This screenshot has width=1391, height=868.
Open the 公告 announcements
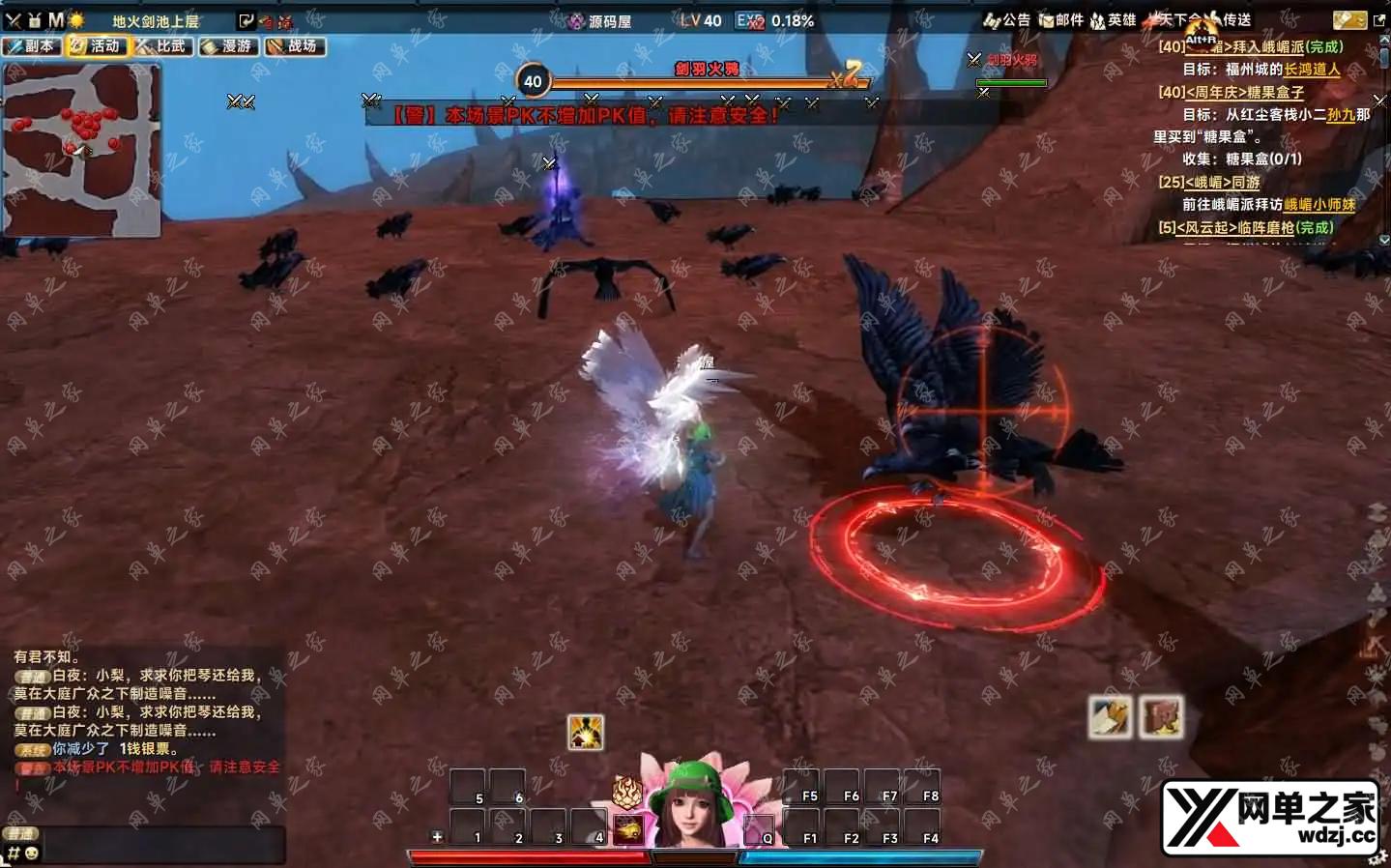[1007, 20]
